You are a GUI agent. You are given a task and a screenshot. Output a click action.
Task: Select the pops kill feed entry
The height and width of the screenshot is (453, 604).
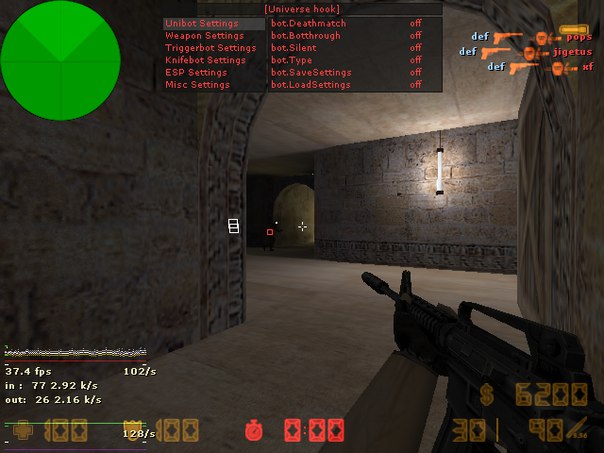click(578, 37)
